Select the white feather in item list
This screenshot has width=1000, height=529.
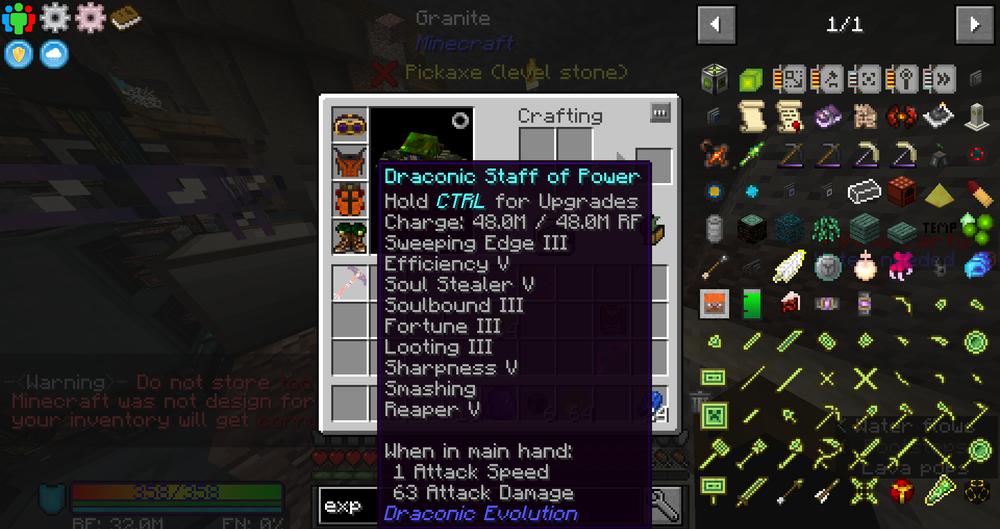tap(789, 265)
